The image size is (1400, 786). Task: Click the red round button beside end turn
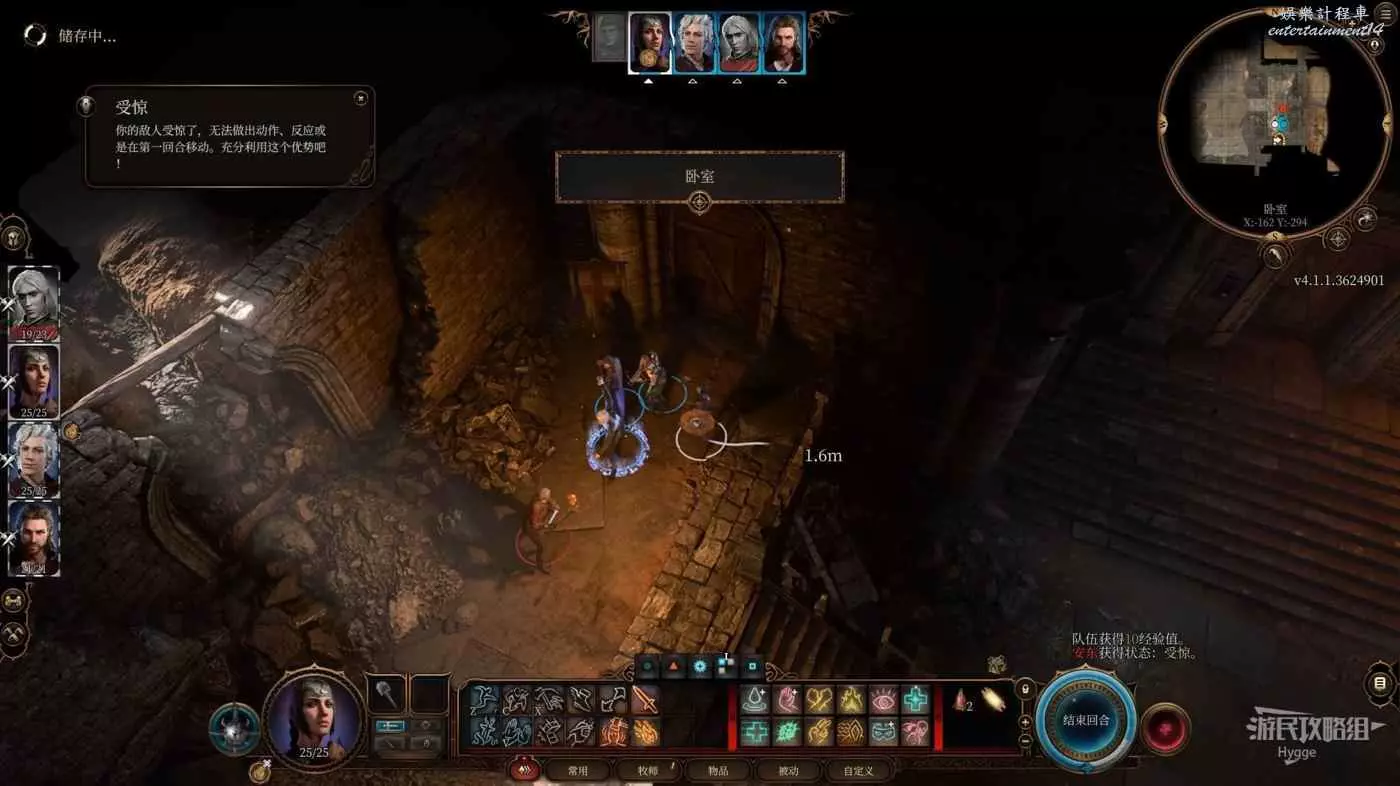click(x=1165, y=728)
